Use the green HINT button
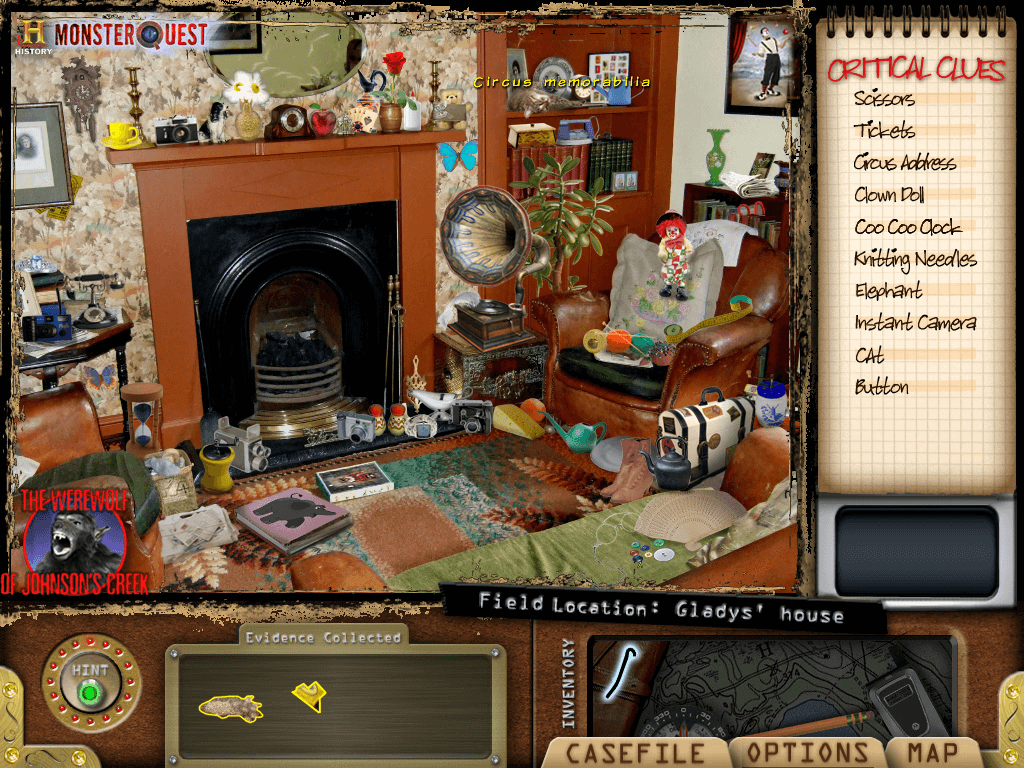1024x768 pixels. 91,691
